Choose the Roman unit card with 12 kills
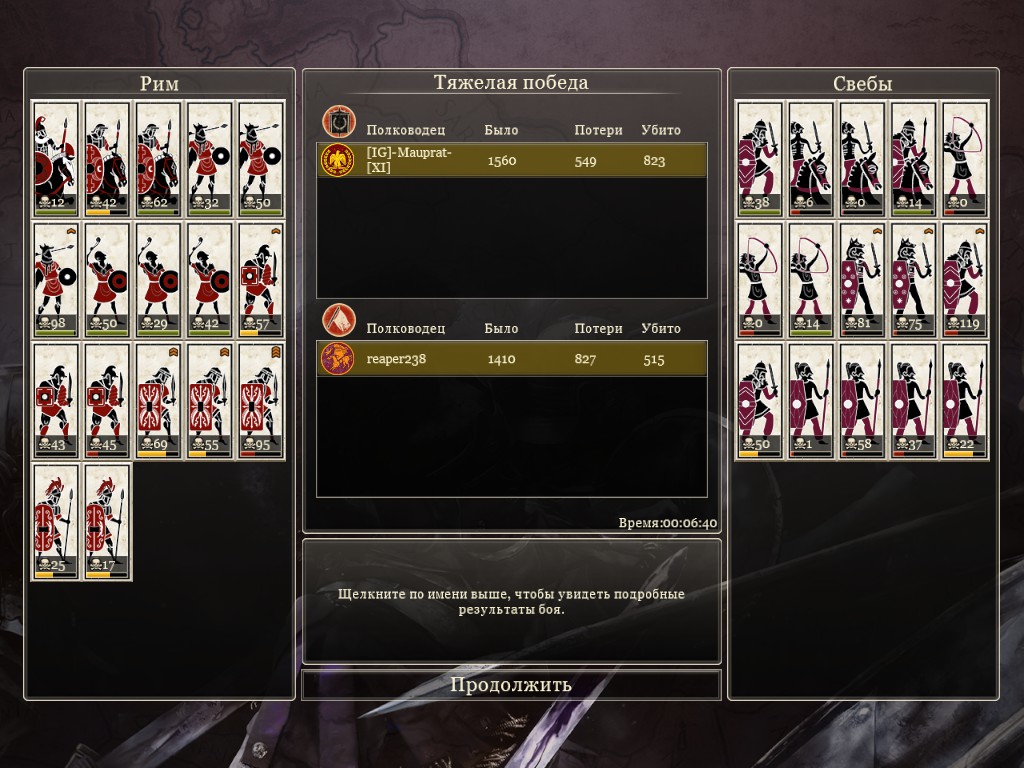This screenshot has width=1024, height=768. 56,159
